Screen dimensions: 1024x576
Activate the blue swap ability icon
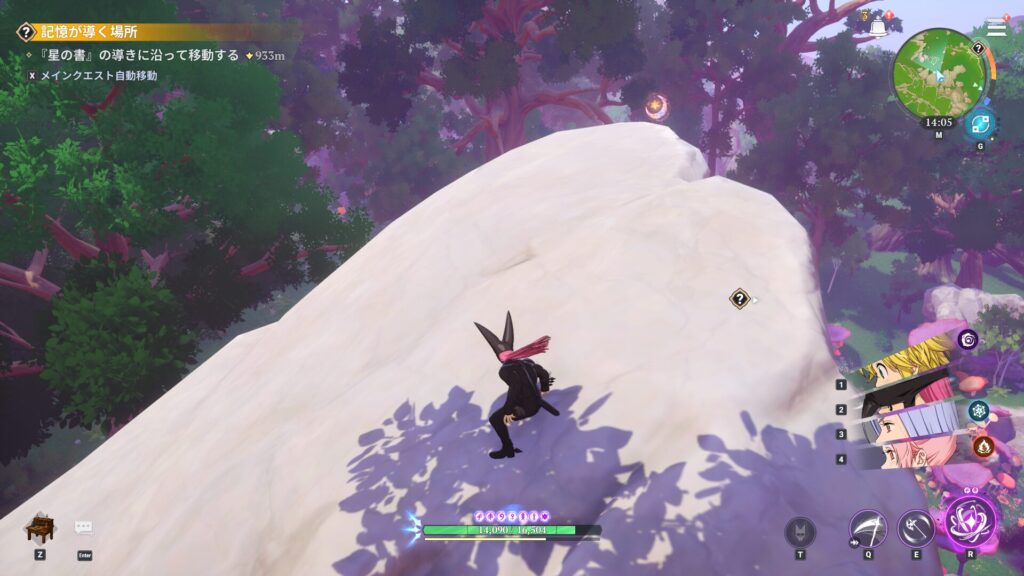point(979,126)
